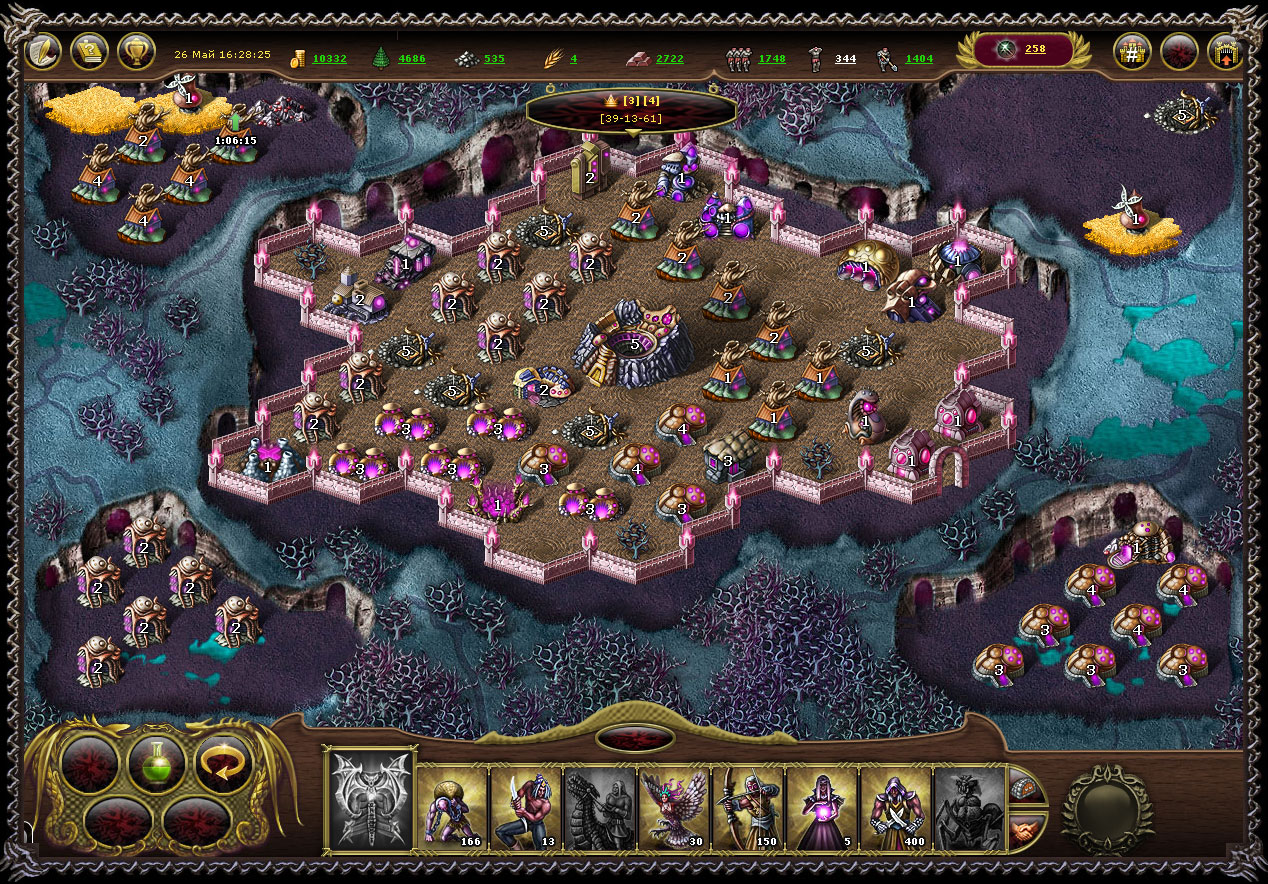Click the wood tree resource amount link
This screenshot has height=884, width=1268.
coord(412,59)
